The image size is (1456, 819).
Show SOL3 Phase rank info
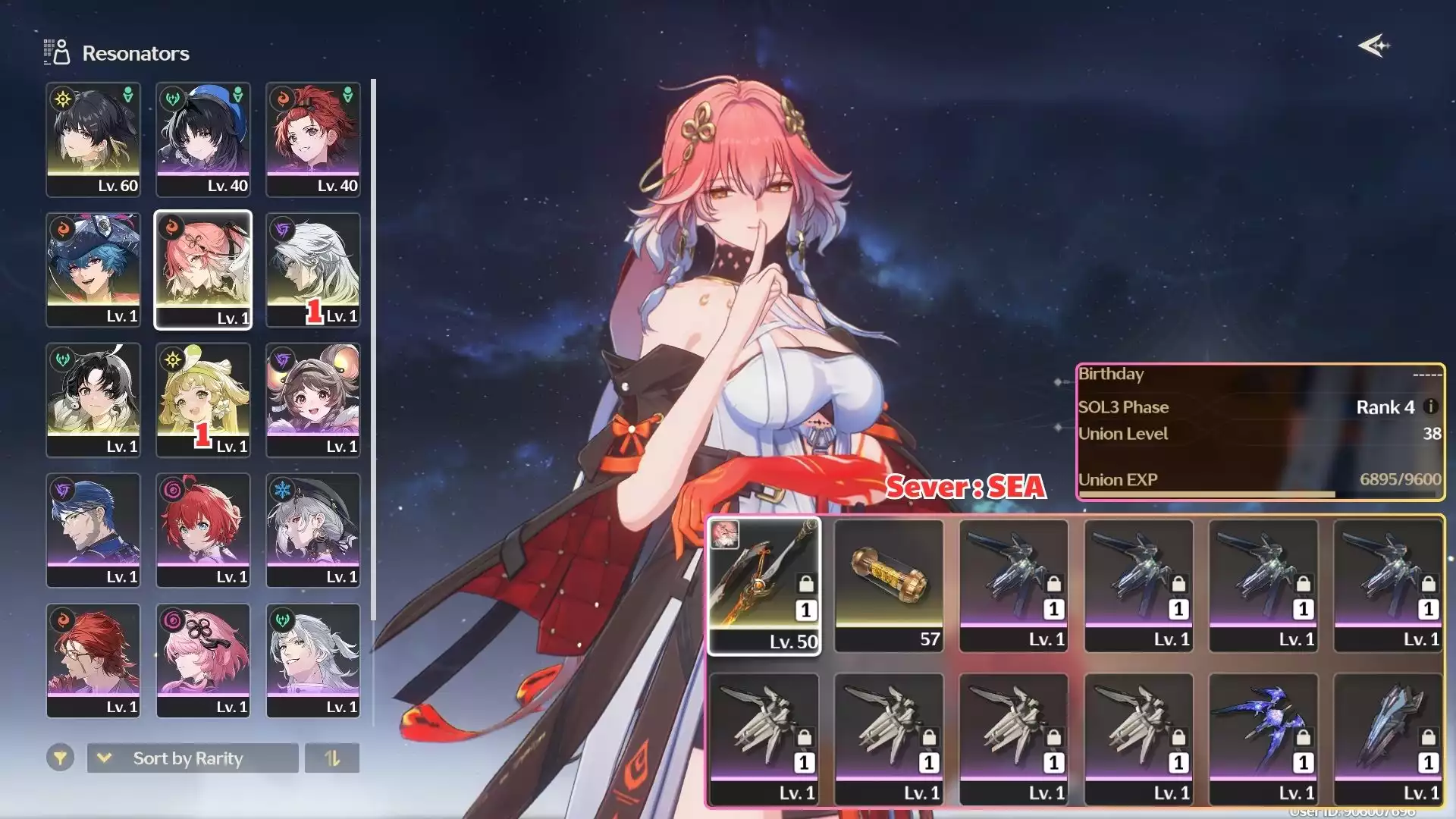pyautogui.click(x=1431, y=406)
